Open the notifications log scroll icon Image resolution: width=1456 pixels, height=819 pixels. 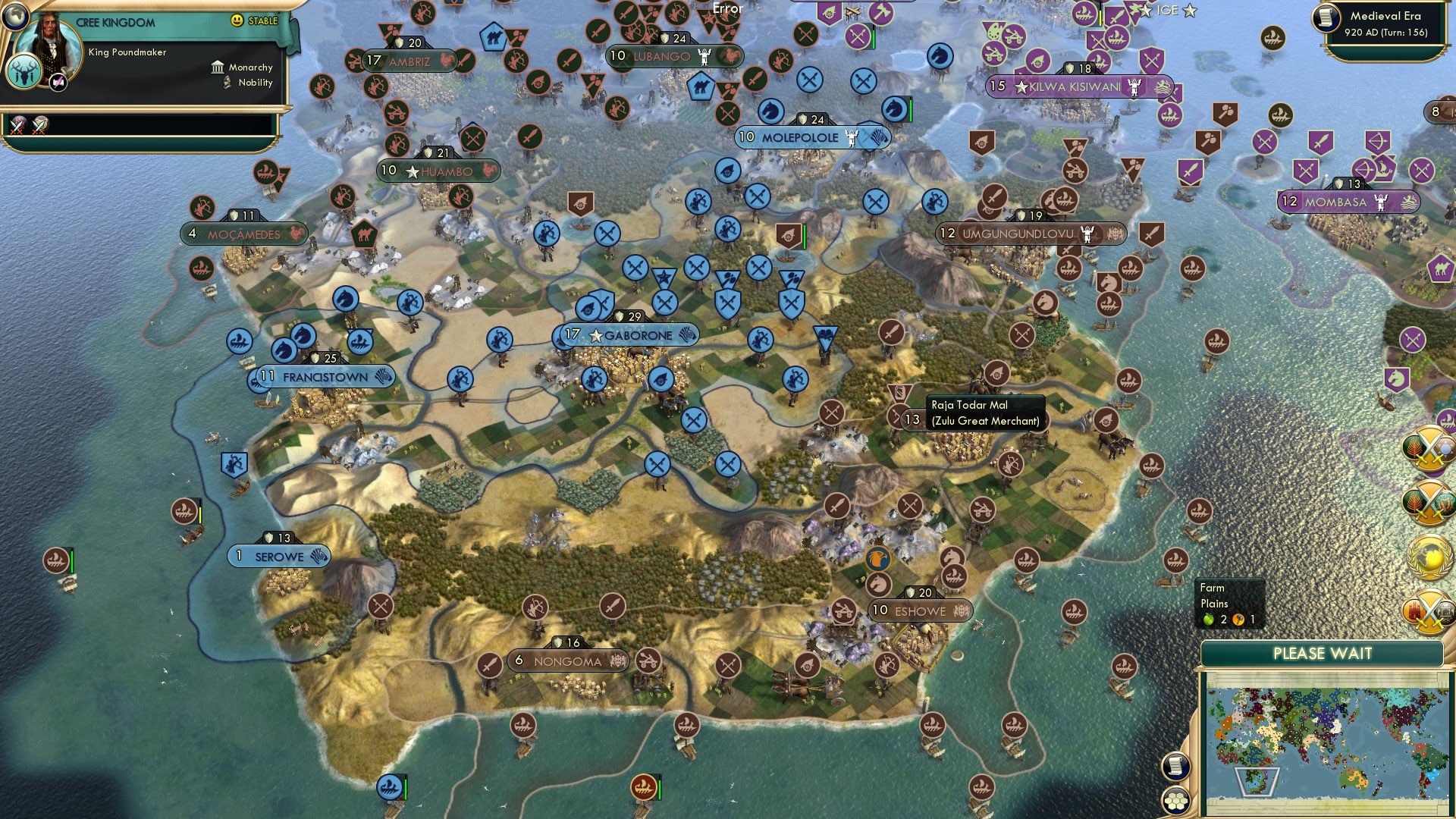1175,766
